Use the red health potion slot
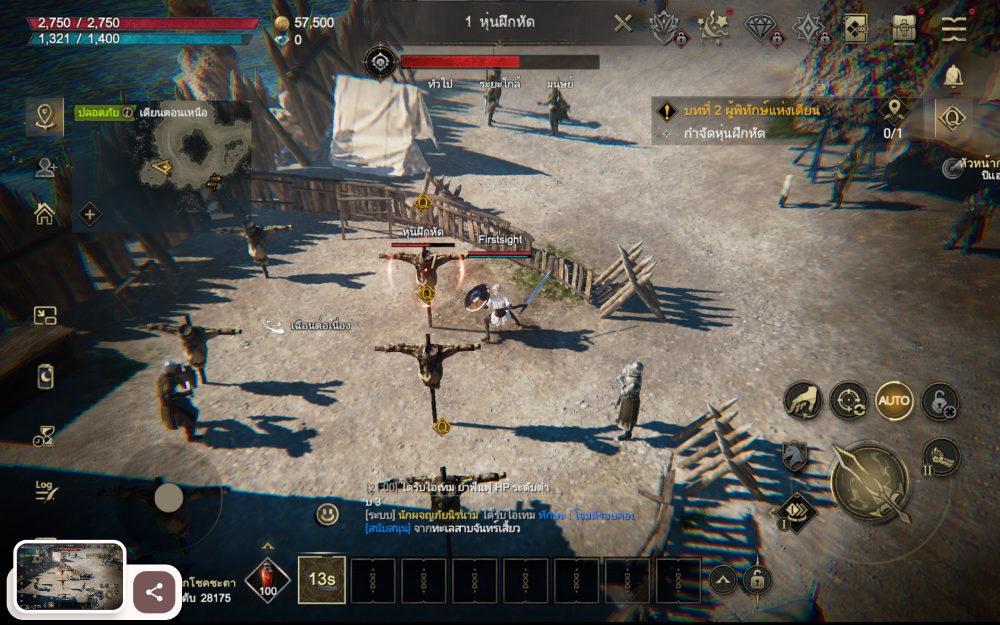The image size is (1000, 625). pos(267,579)
